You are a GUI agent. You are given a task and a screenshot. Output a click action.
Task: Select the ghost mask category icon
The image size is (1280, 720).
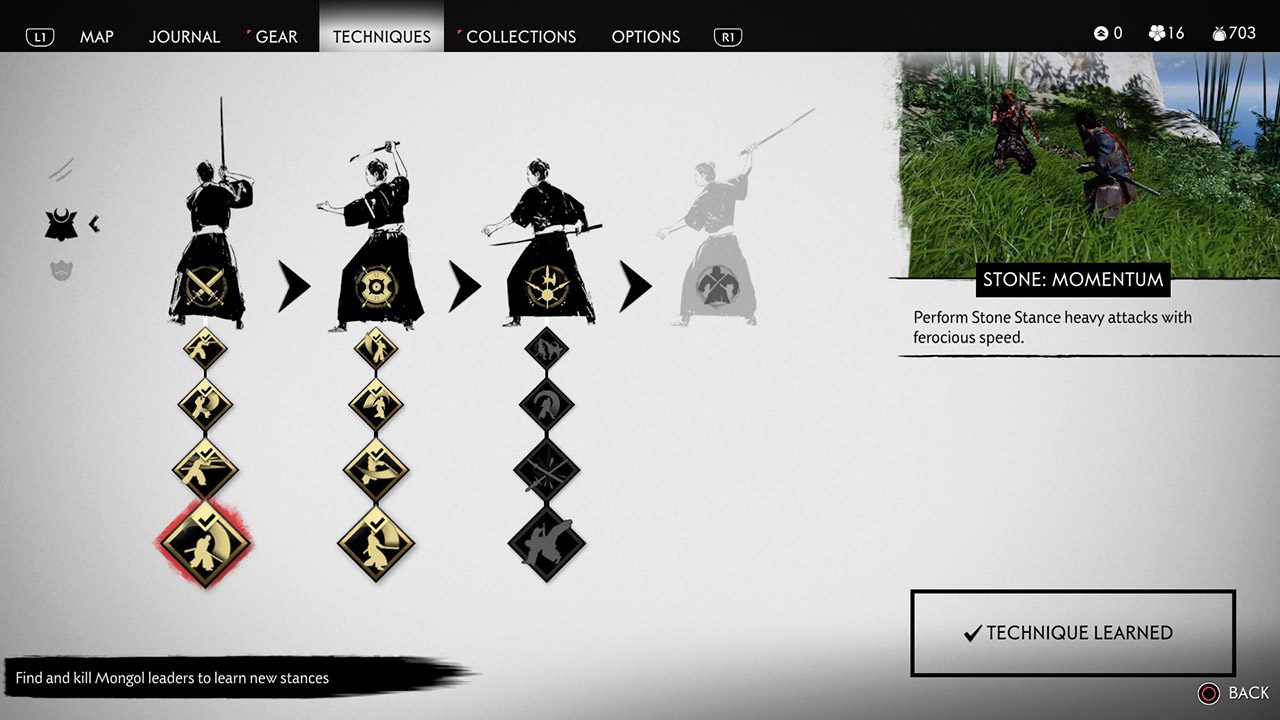(61, 269)
